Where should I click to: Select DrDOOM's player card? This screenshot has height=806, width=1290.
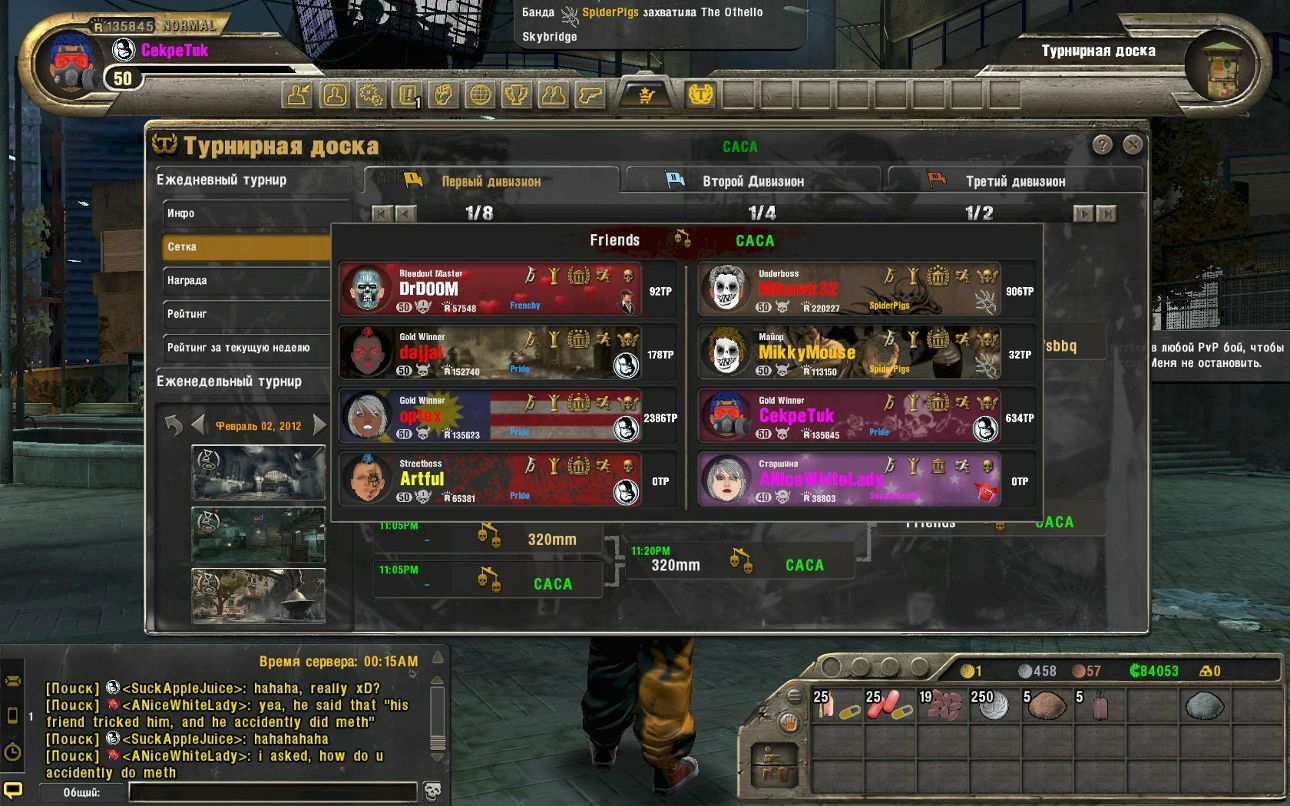coord(490,290)
